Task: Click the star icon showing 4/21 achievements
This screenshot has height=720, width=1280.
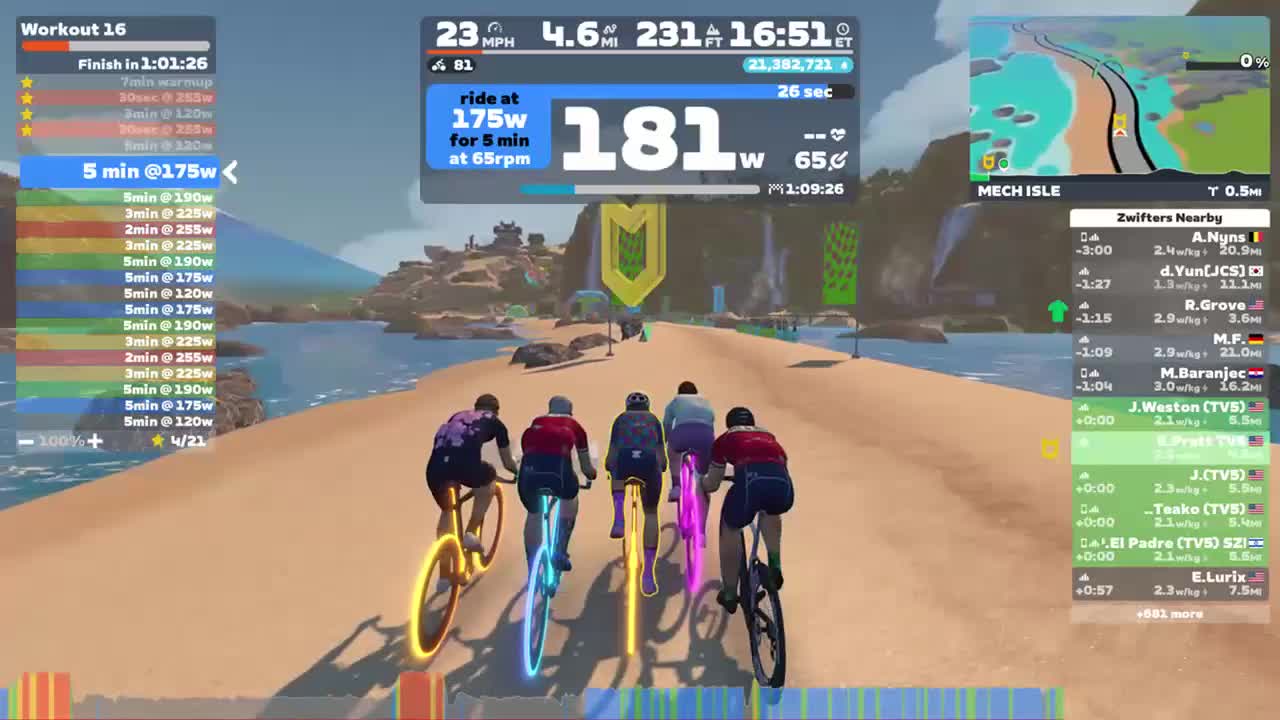Action: click(157, 440)
